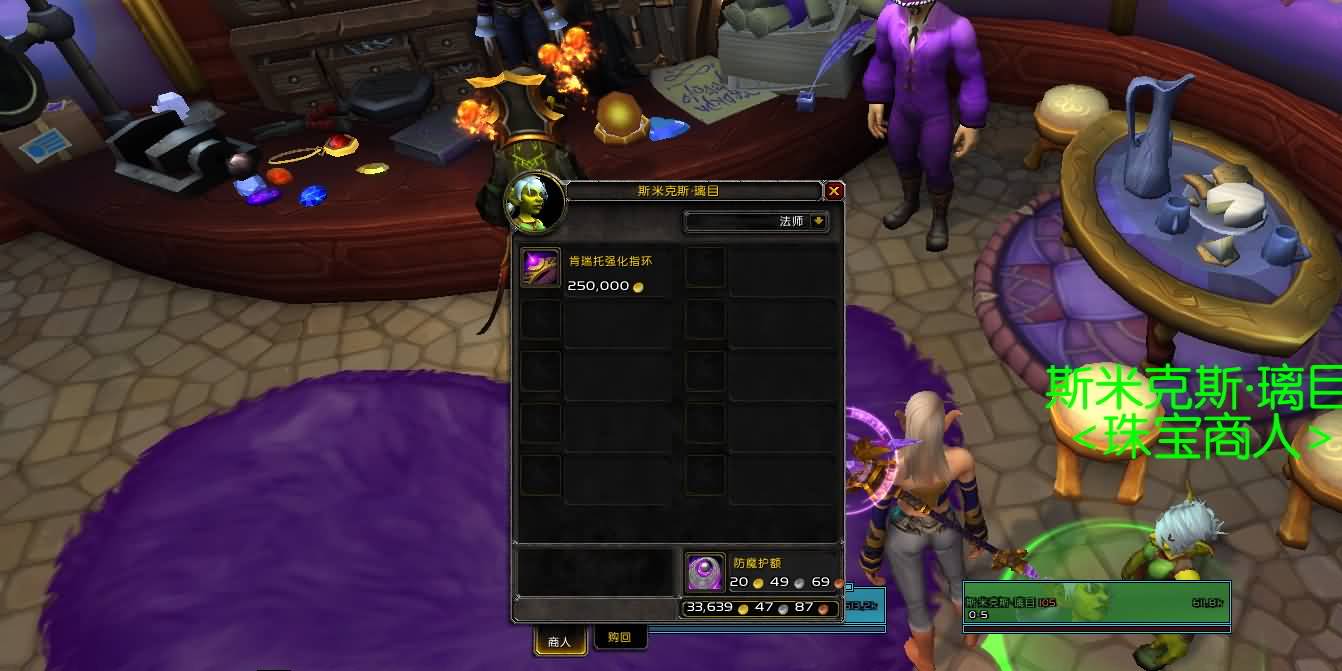
Task: Close the merchant window
Action: pos(834,191)
